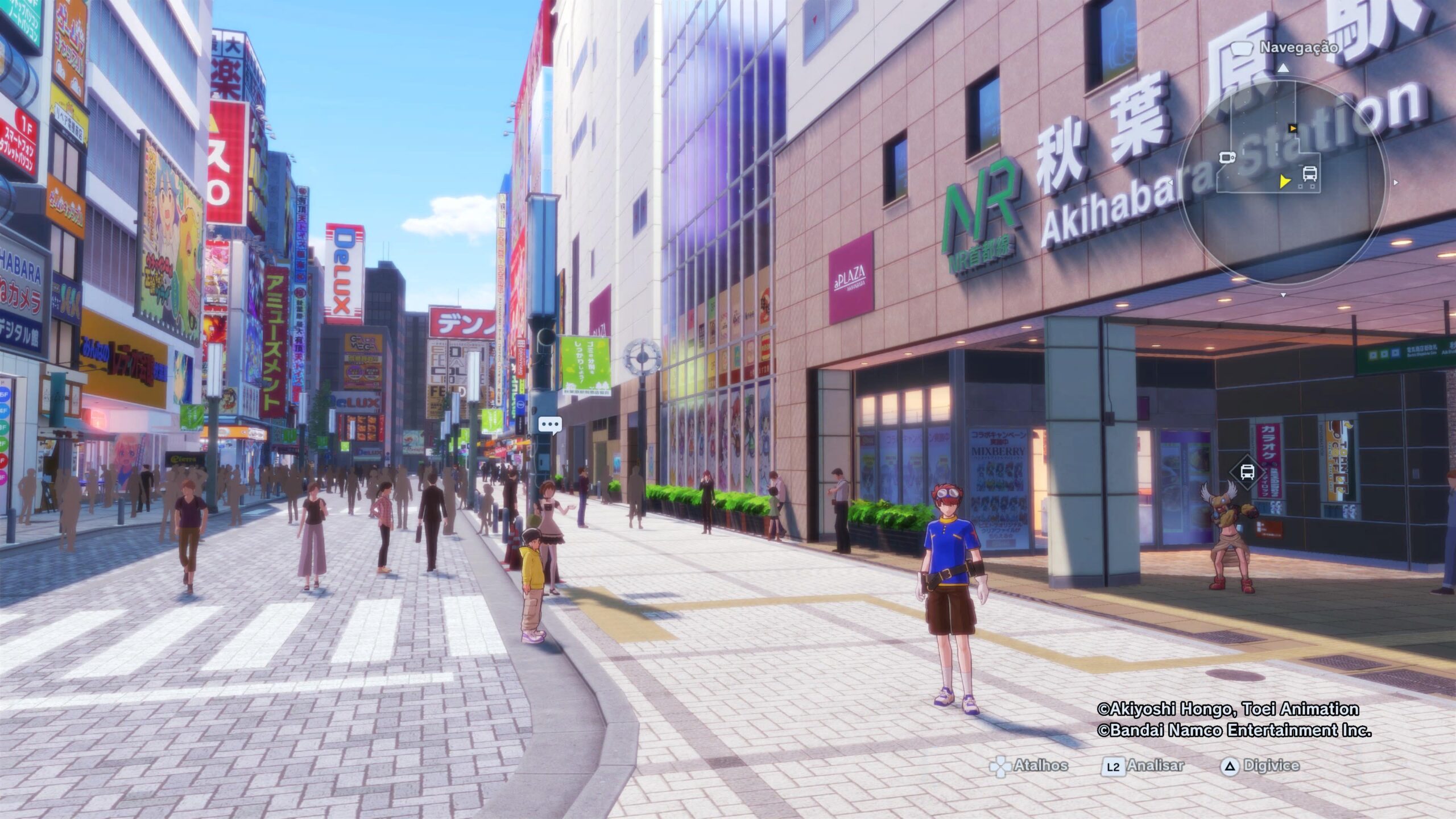Select the orange arrow objective marker on minimap
Image resolution: width=1456 pixels, height=819 pixels.
[x=1293, y=129]
